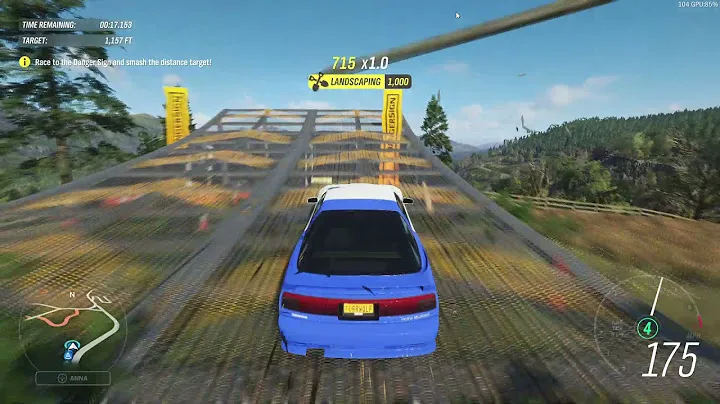Activate the ANNA assistant label
720x404 pixels.
(73, 378)
